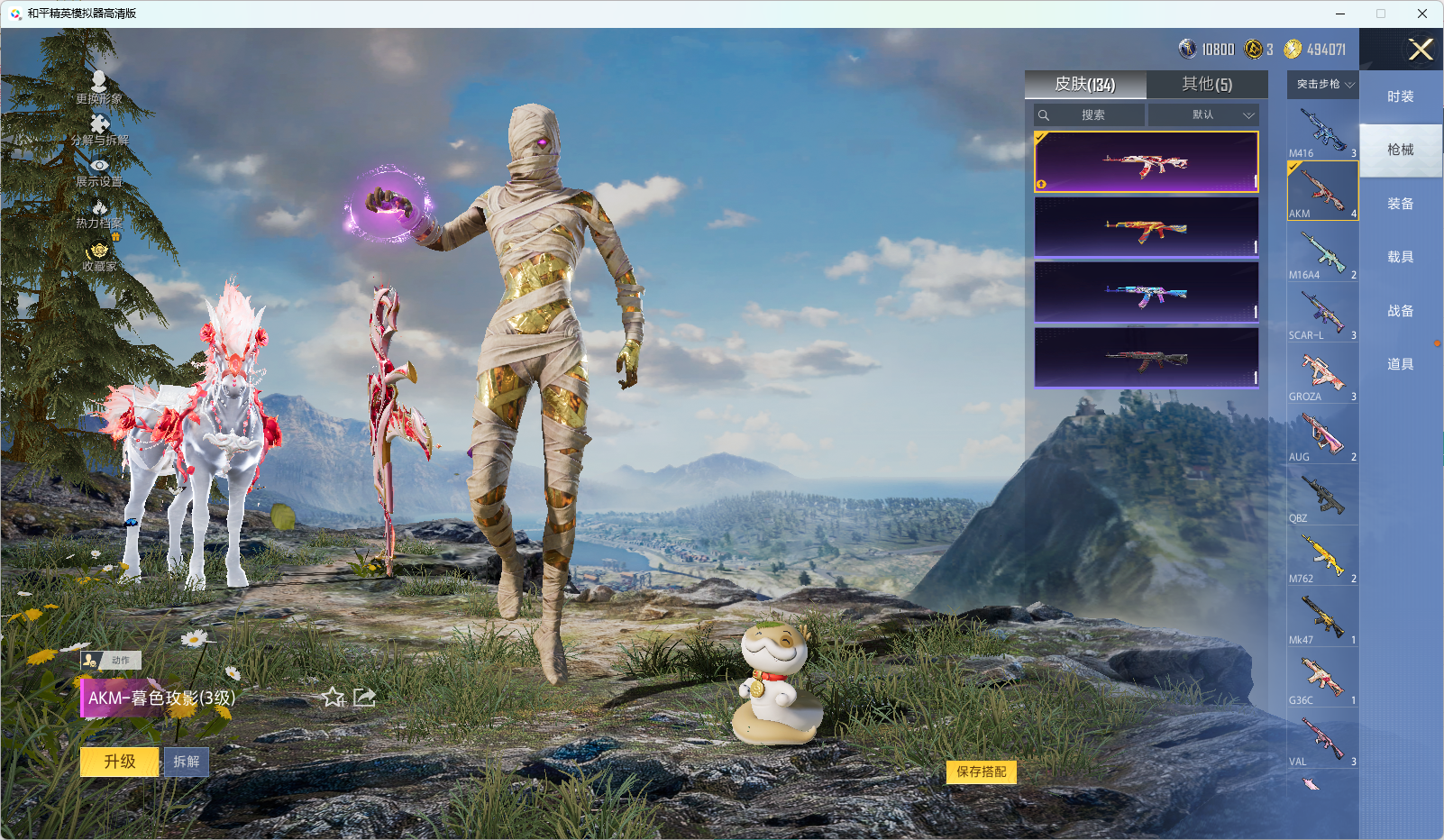This screenshot has width=1444, height=840.
Task: Open the 时装 outfits category
Action: (x=1400, y=96)
